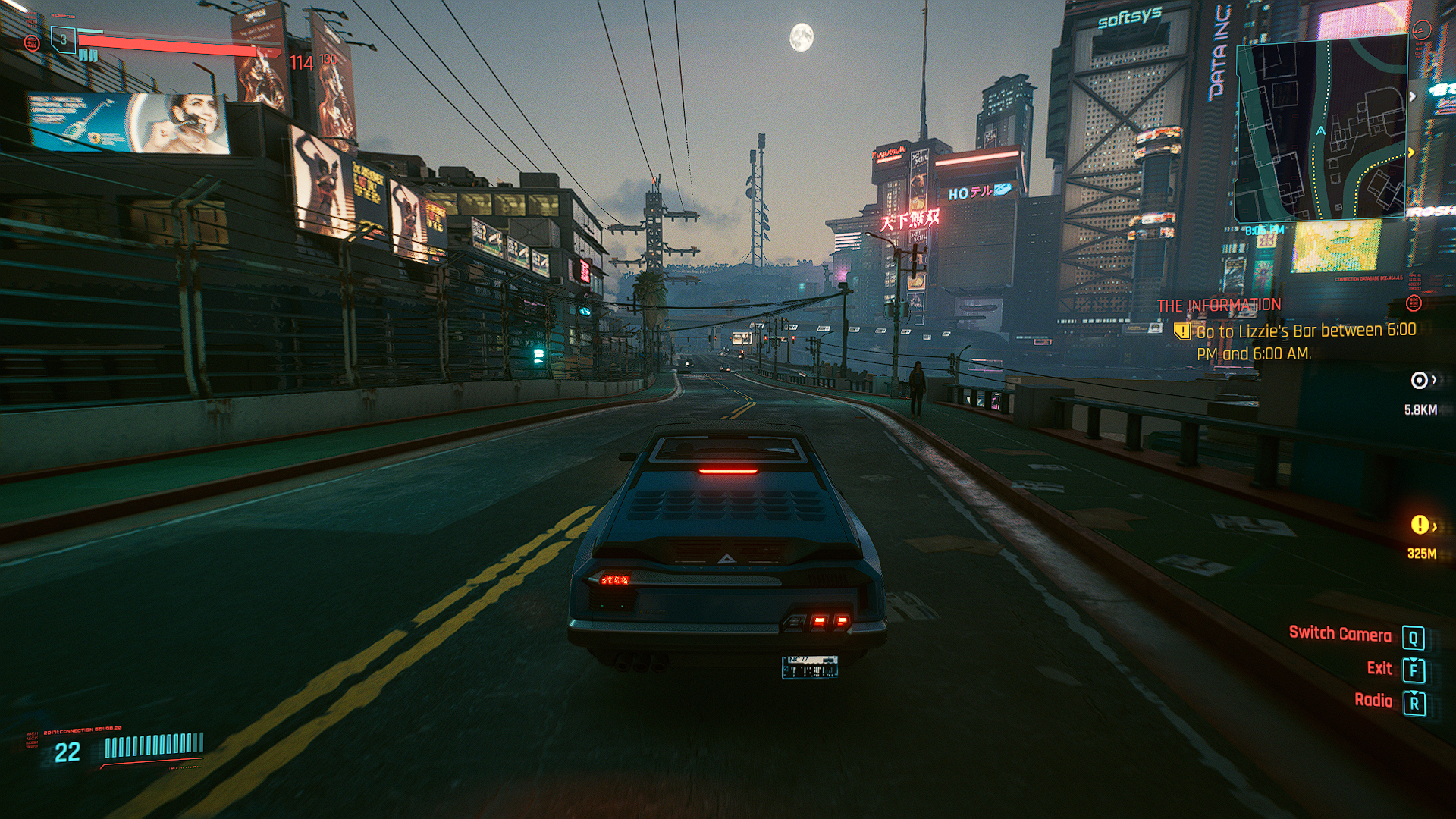The height and width of the screenshot is (819, 1456).
Task: Click the minimap in the corner
Action: 1321,130
